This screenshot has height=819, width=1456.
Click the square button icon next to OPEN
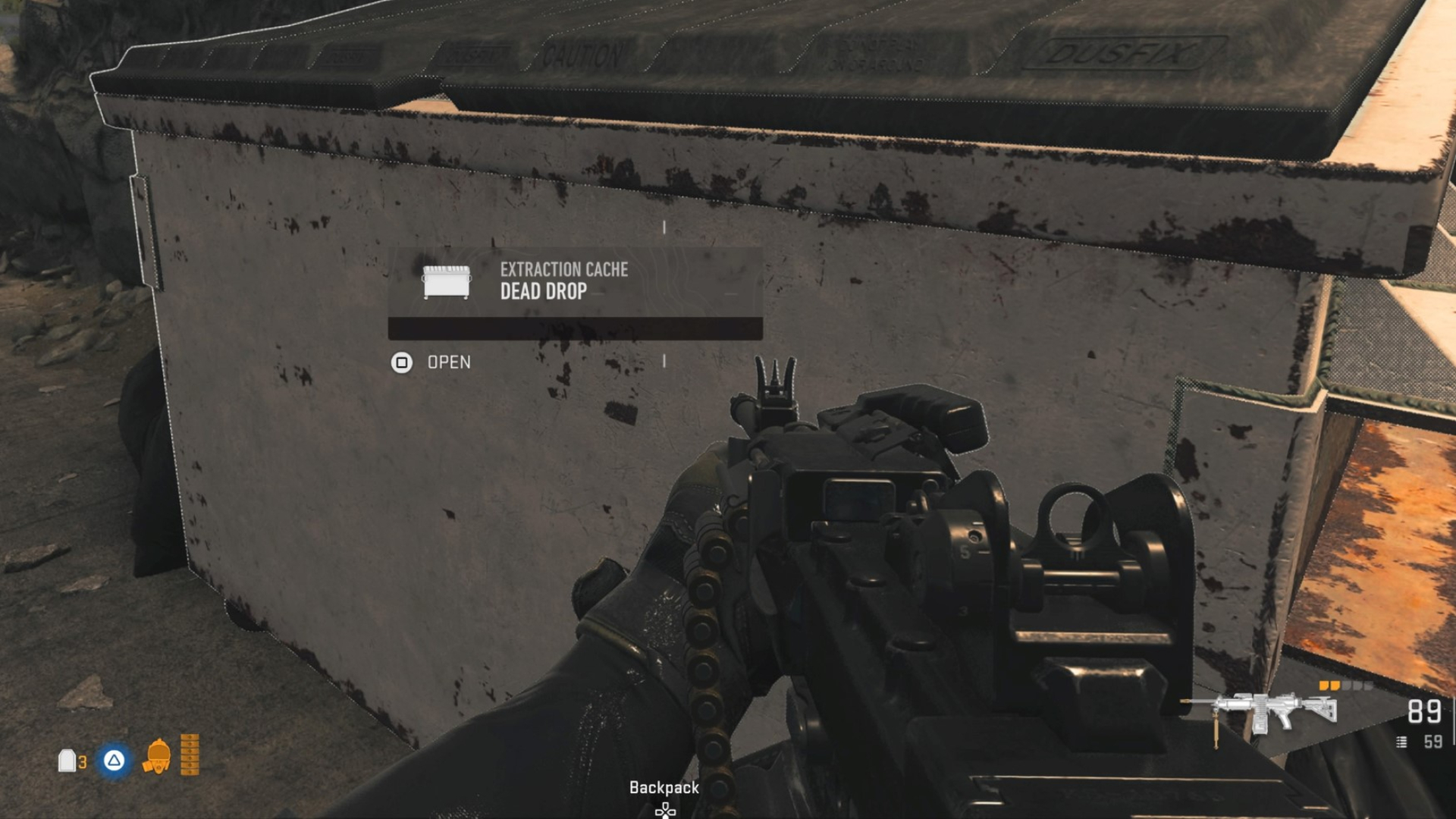[403, 362]
